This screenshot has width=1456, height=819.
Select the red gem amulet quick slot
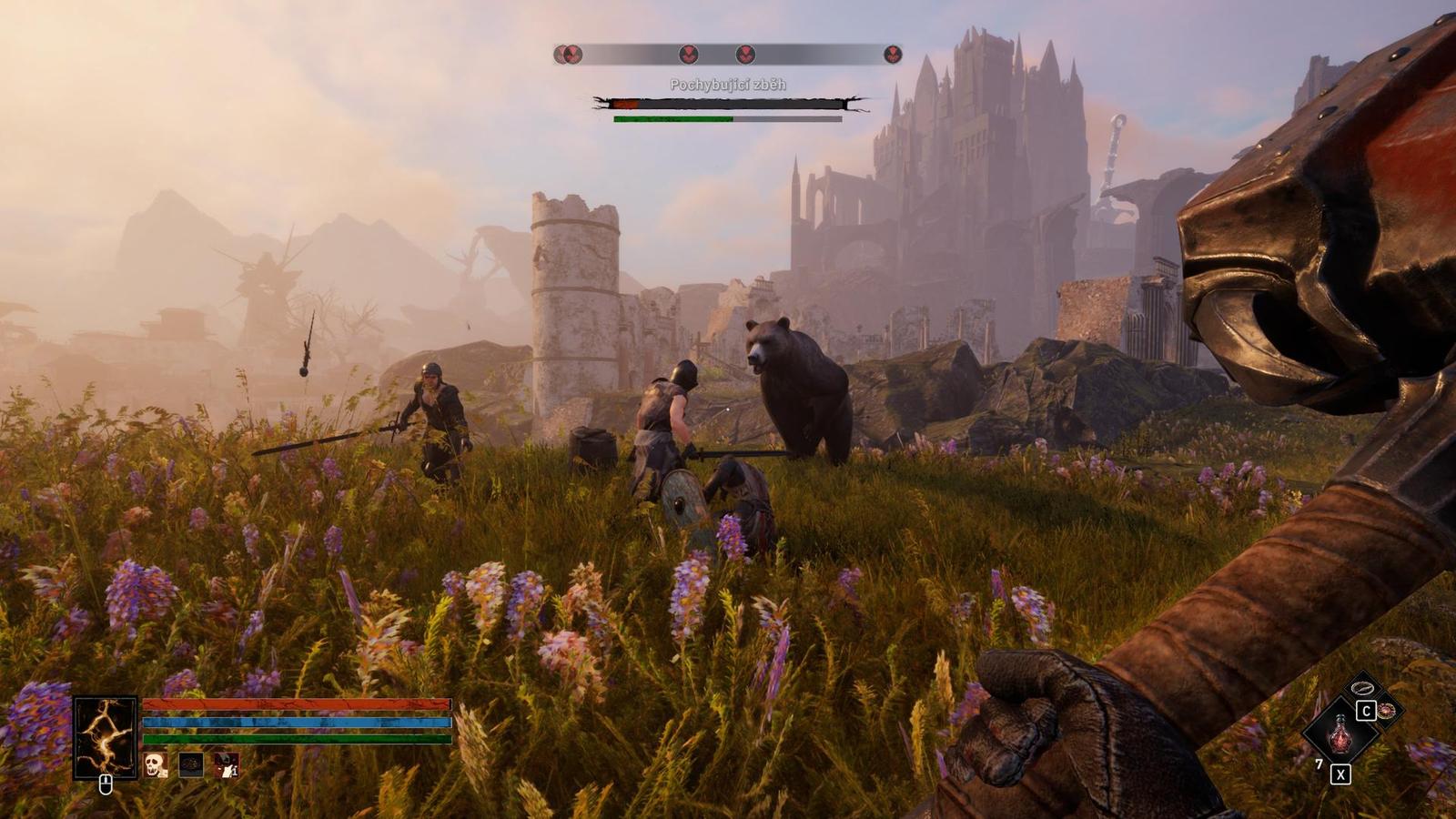1387,711
